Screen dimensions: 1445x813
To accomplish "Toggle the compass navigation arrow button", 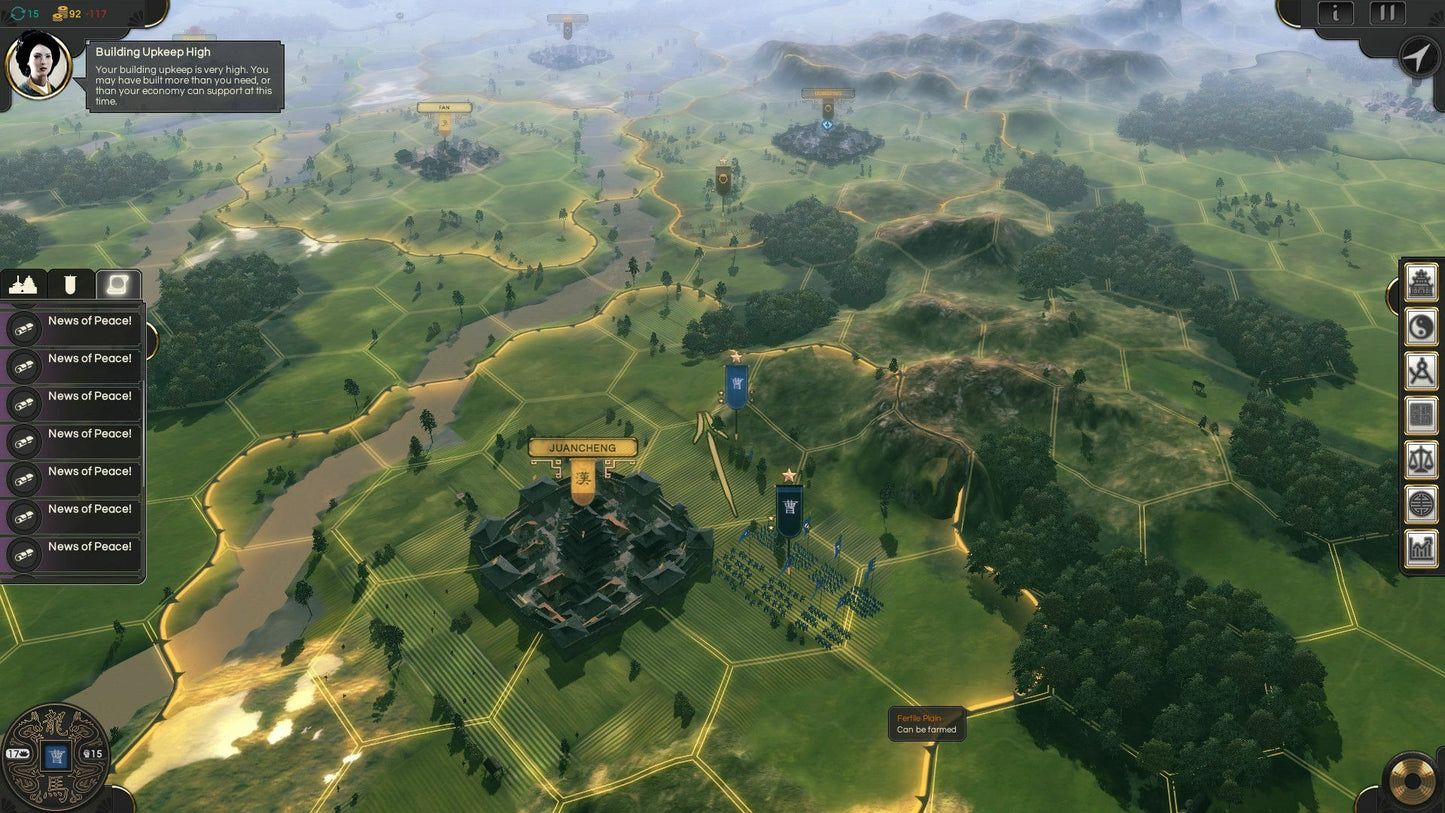I will [x=1417, y=57].
